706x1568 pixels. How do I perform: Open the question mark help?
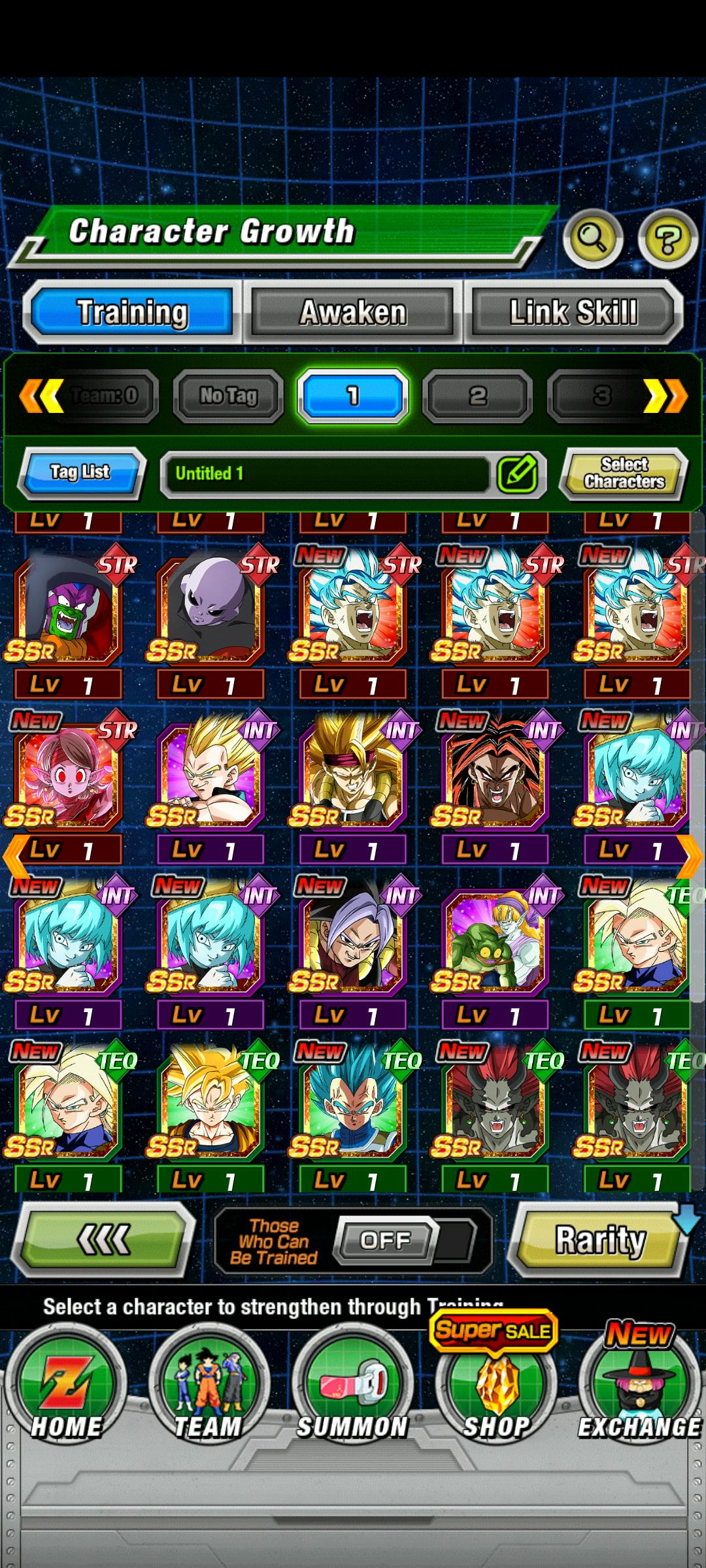(667, 240)
